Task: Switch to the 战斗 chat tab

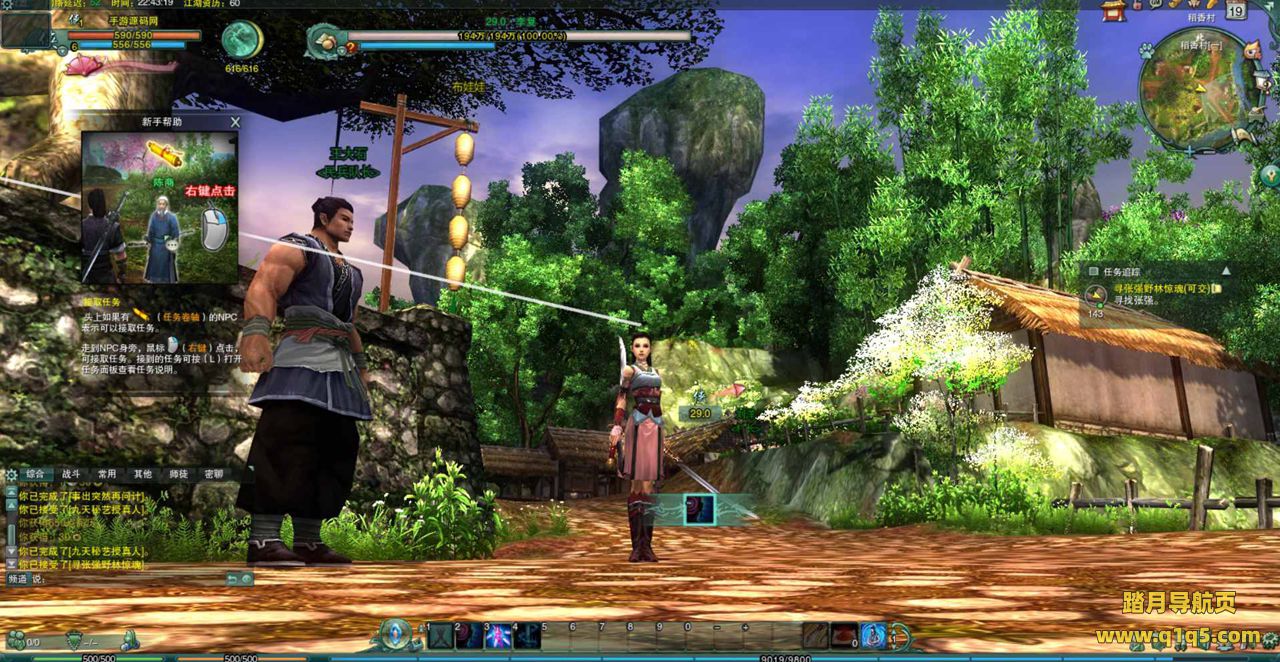Action: (71, 474)
